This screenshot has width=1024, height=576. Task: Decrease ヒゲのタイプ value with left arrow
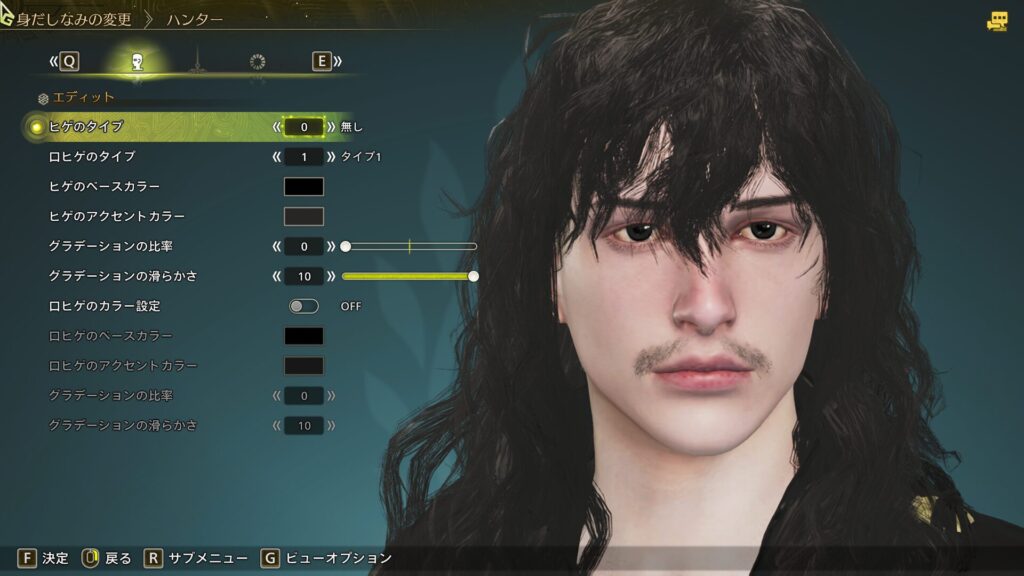[x=277, y=127]
